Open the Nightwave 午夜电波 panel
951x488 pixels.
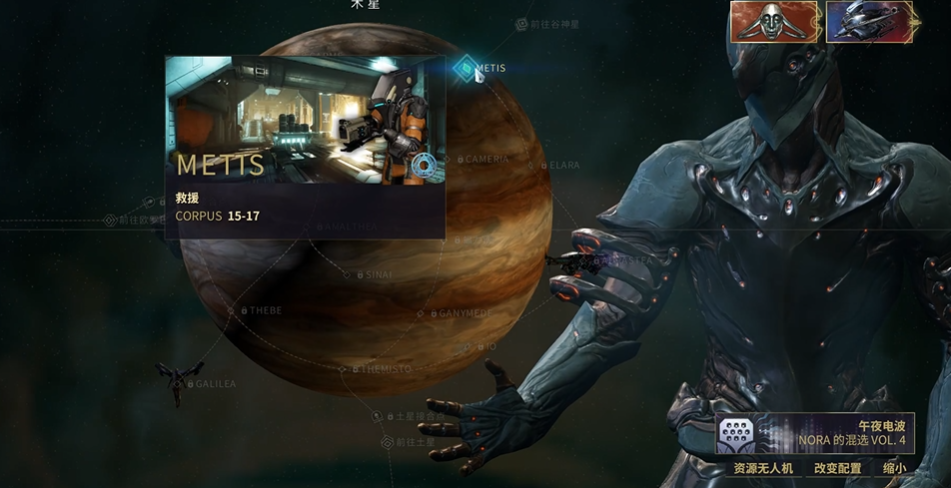(x=814, y=433)
